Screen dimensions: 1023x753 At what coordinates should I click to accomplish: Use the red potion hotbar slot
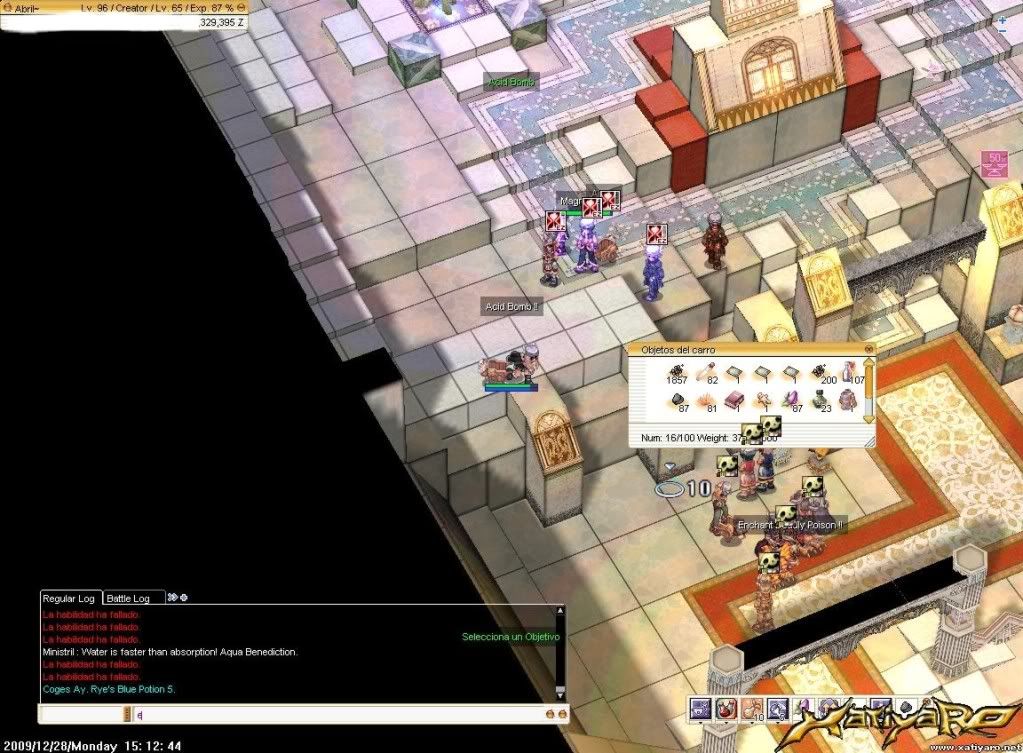pyautogui.click(x=725, y=709)
